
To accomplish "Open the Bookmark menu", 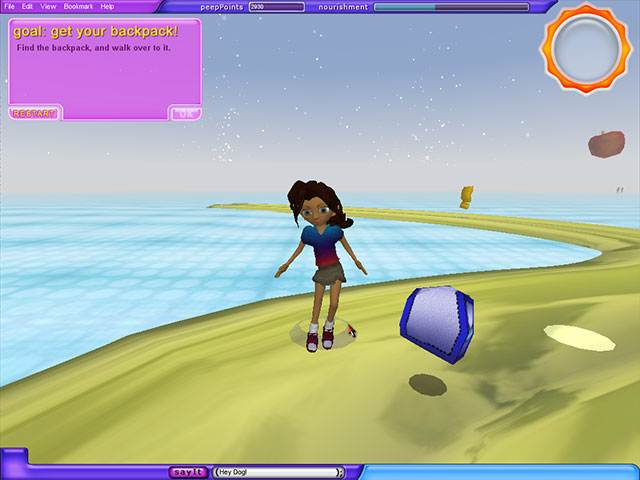I will [78, 7].
